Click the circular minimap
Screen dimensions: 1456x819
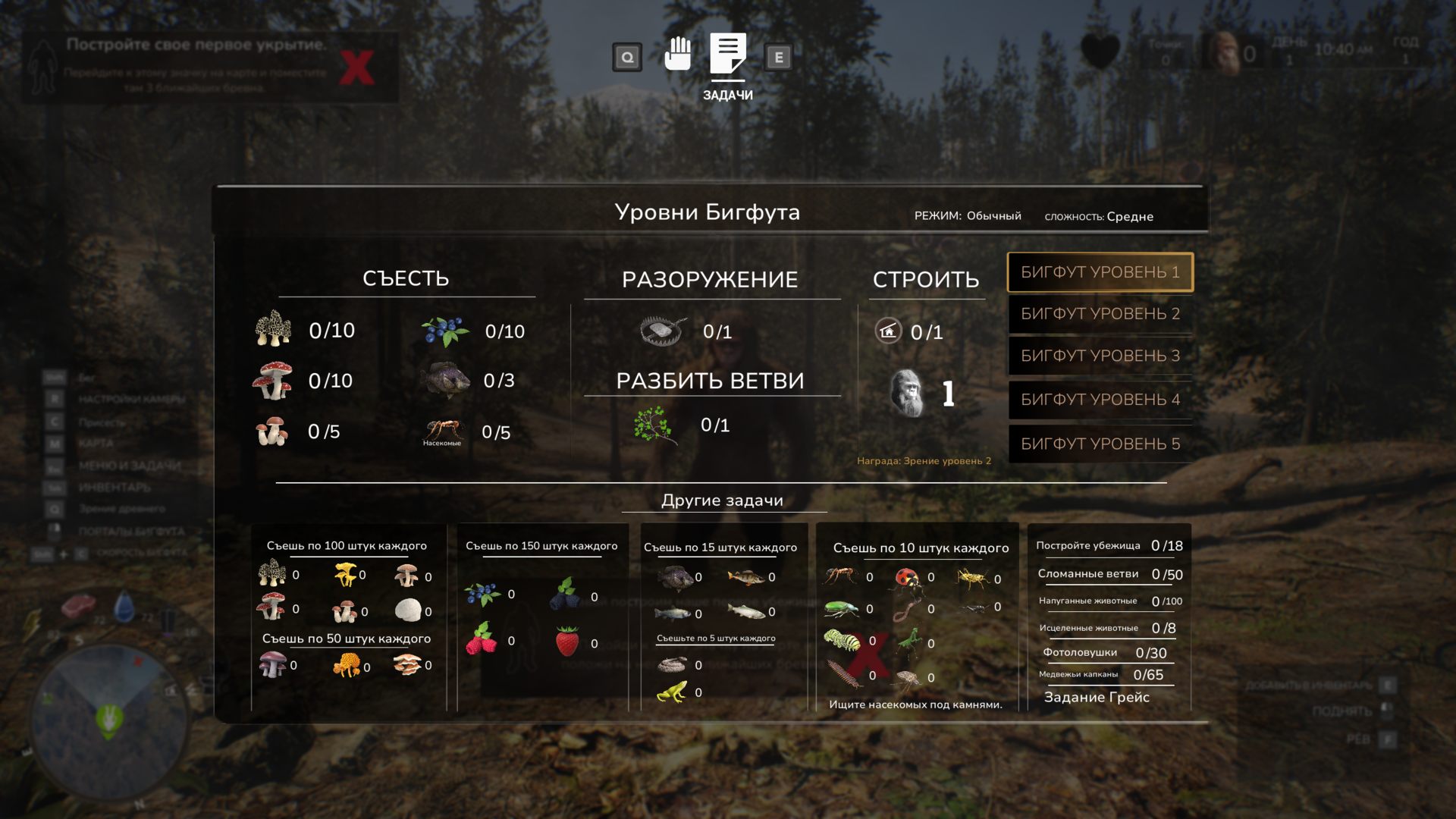[108, 719]
